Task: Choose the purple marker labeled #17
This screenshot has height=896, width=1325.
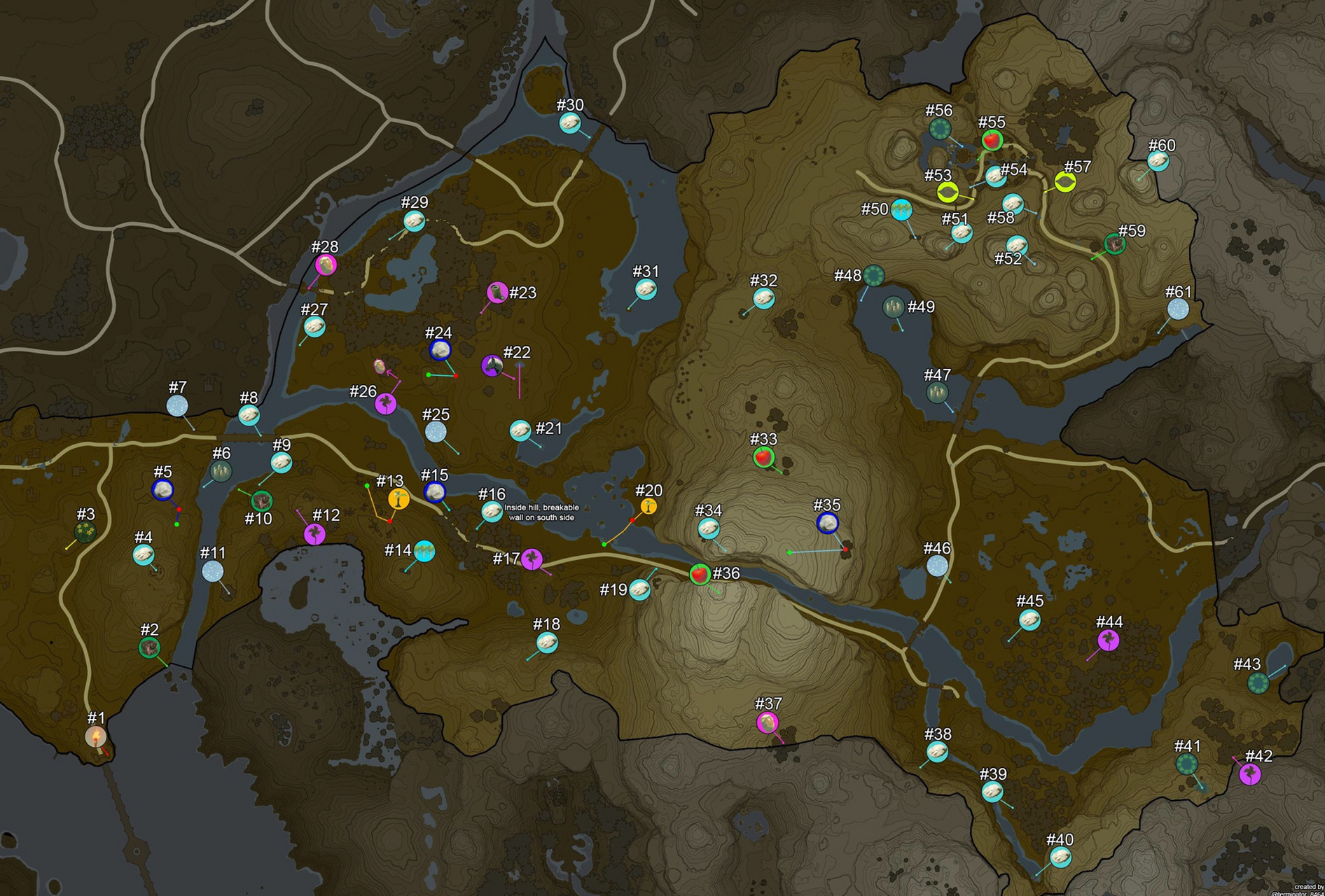Action: (x=532, y=559)
